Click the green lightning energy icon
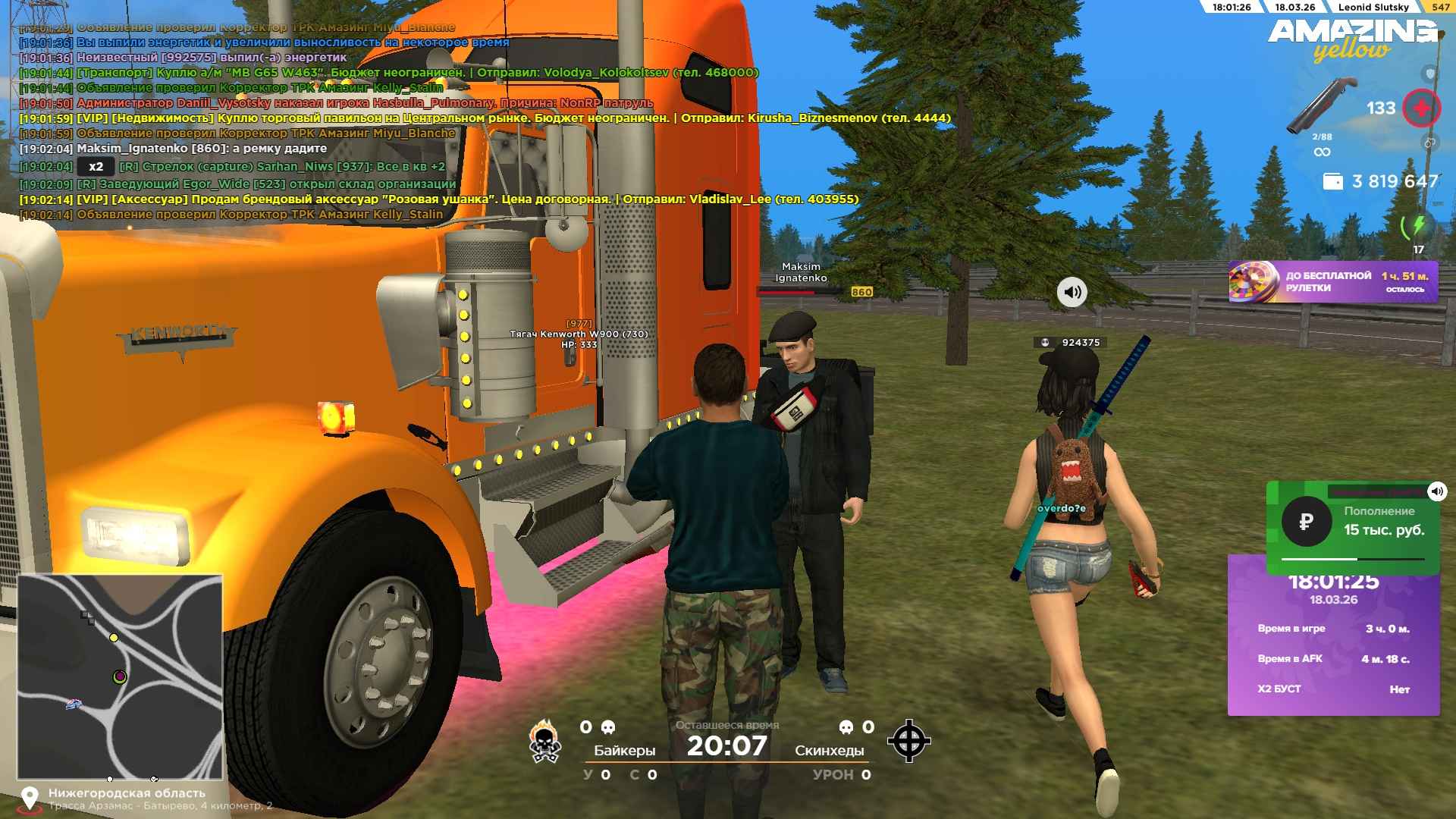The width and height of the screenshot is (1456, 819). coord(1417,225)
